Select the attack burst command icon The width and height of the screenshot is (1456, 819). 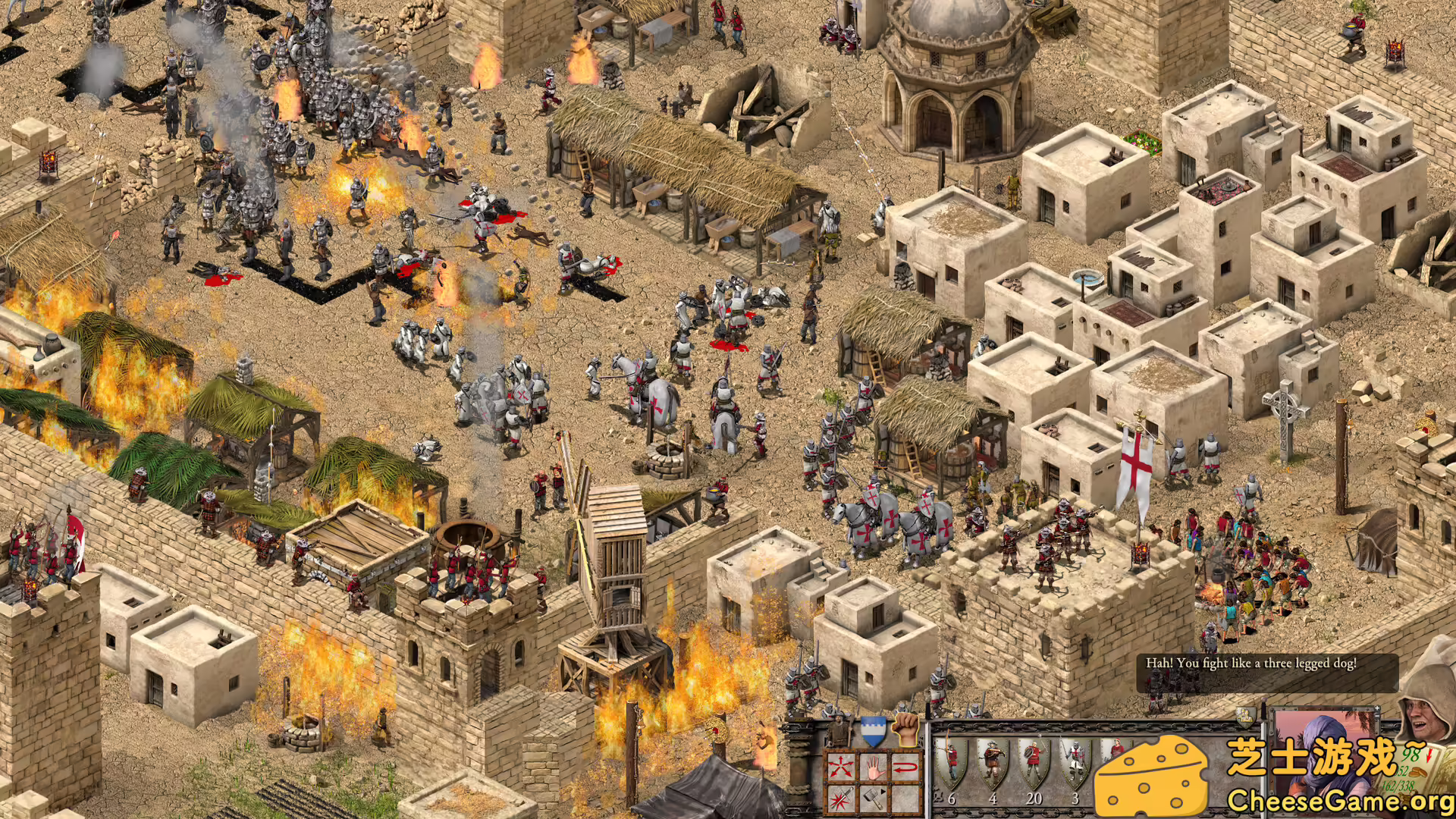coord(842,799)
